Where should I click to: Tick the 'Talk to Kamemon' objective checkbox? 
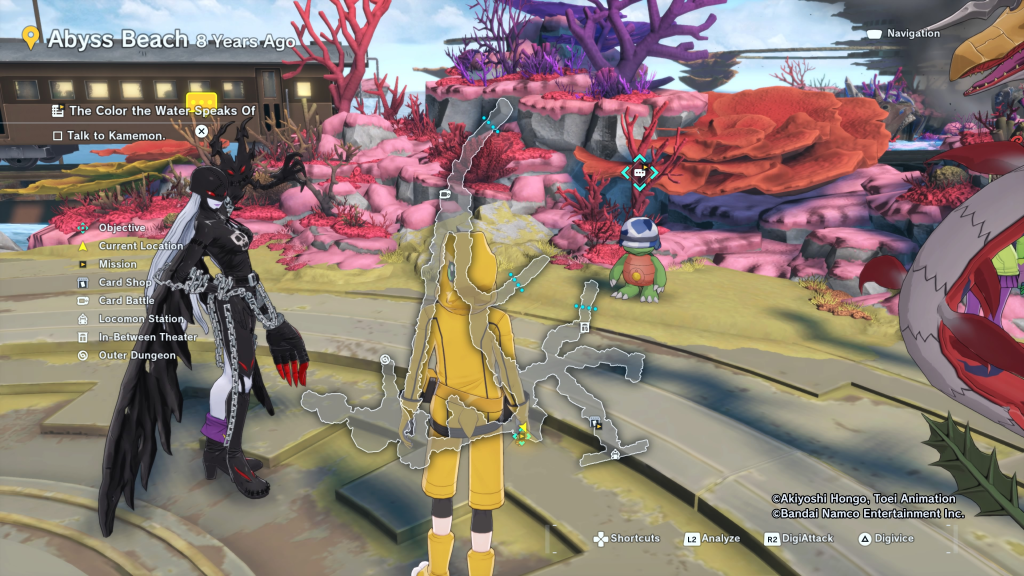(x=58, y=135)
